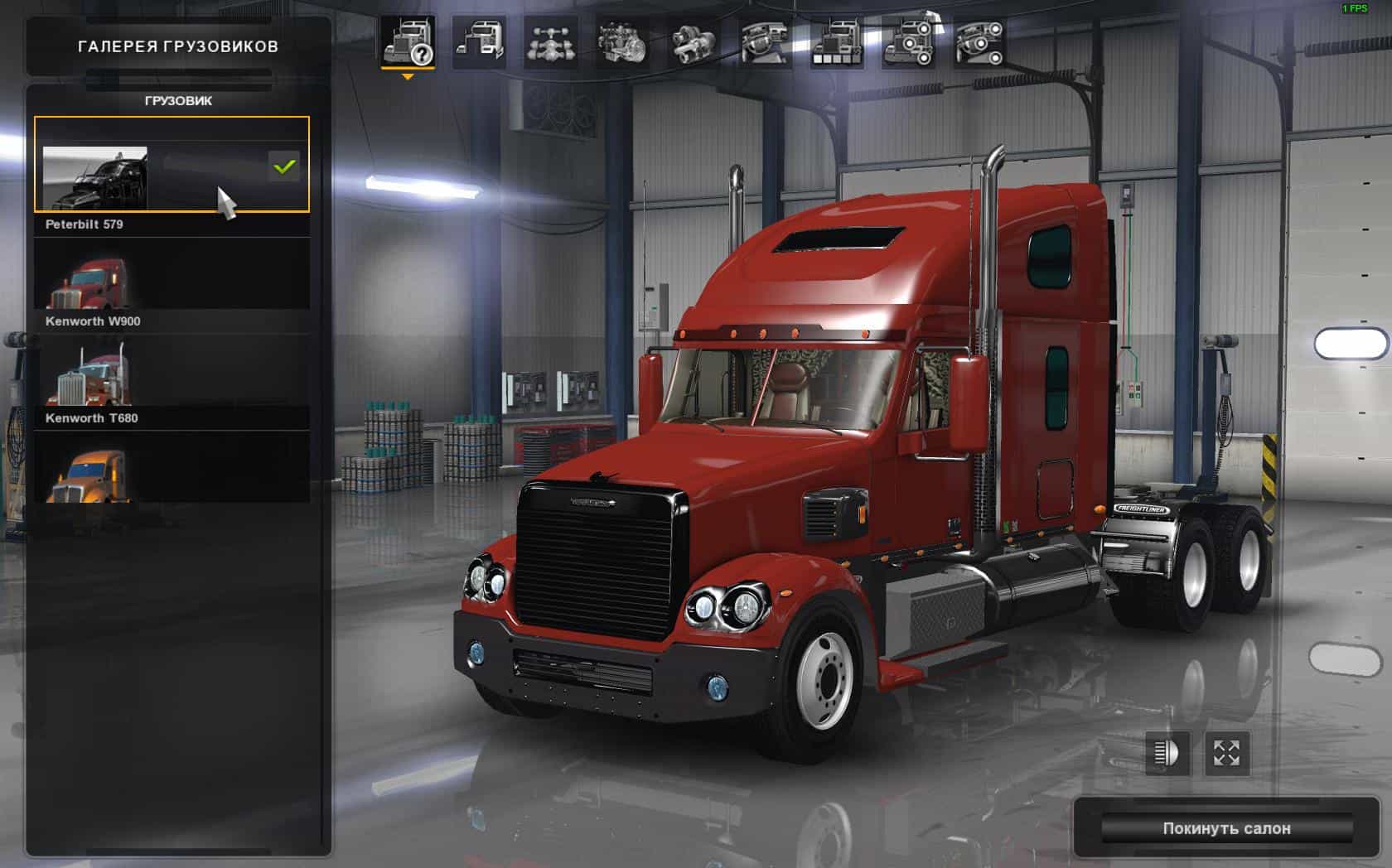Switch to the cabin selection tab
Image resolution: width=1392 pixels, height=868 pixels.
point(479,41)
